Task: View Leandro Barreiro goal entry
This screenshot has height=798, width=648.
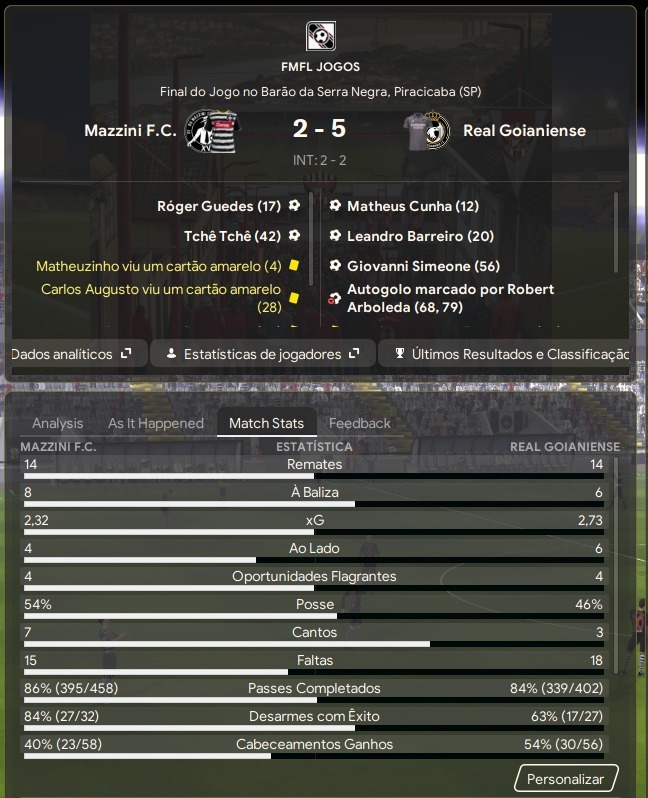Action: [419, 236]
